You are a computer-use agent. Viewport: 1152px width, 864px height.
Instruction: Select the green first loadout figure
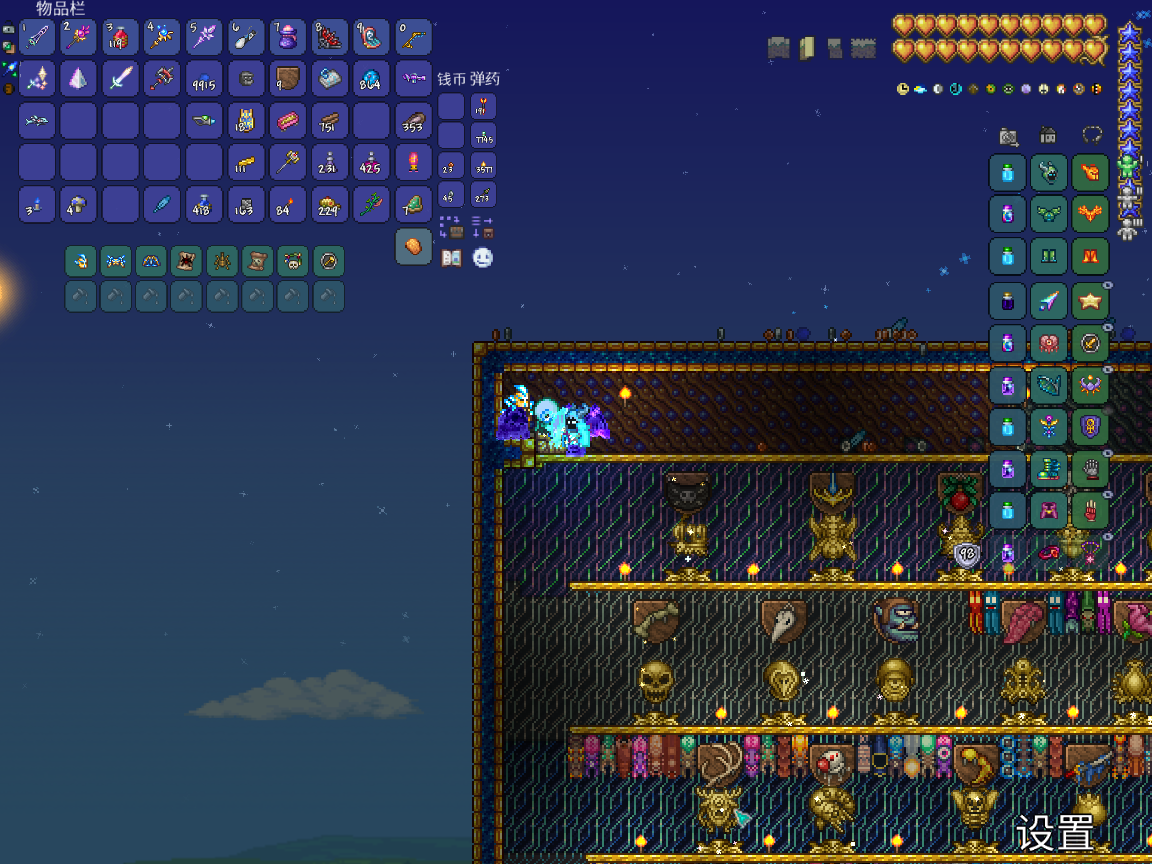[x=1129, y=166]
